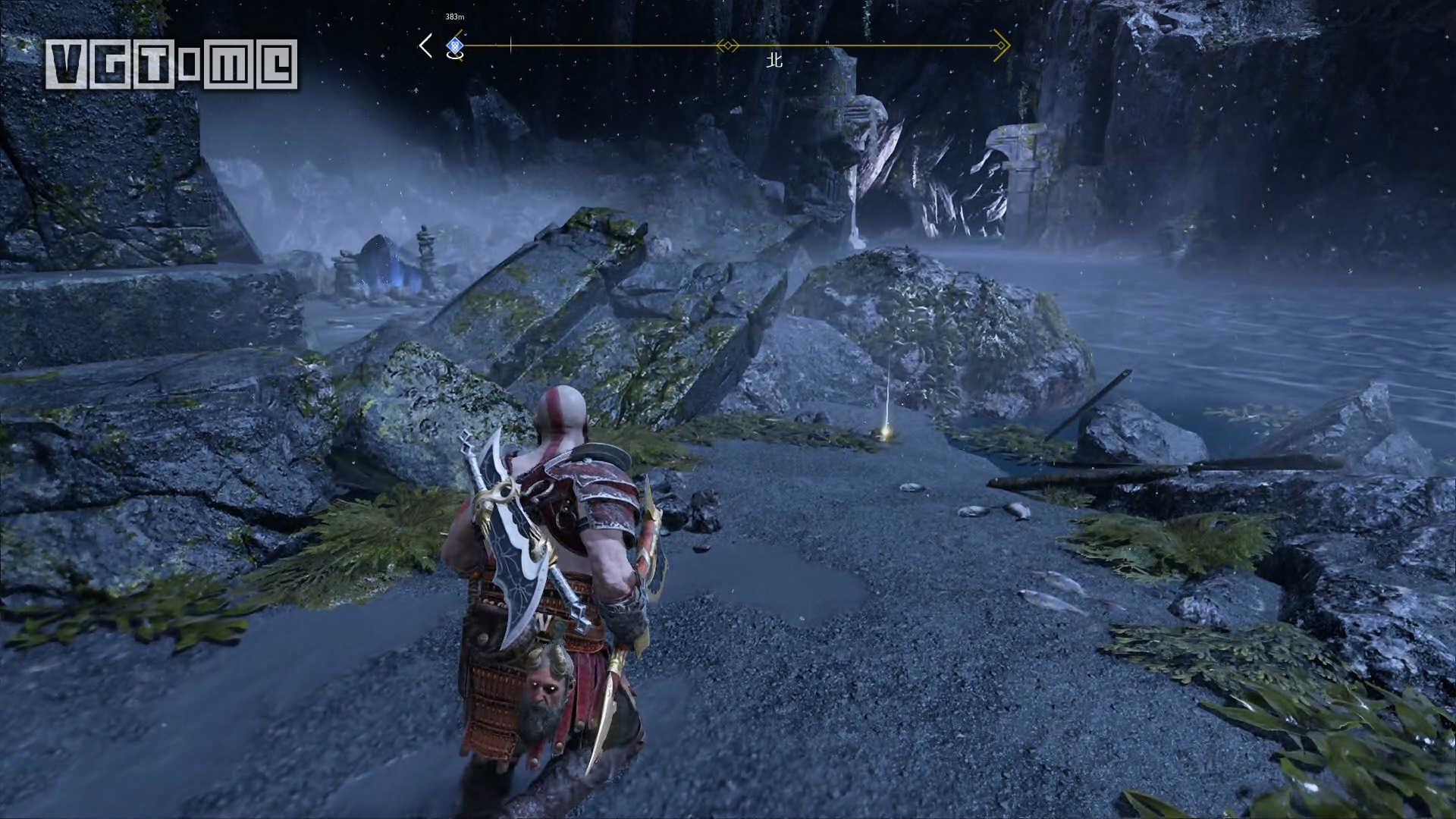Select the 北 north label on the compass
The image size is (1456, 819).
[x=773, y=60]
